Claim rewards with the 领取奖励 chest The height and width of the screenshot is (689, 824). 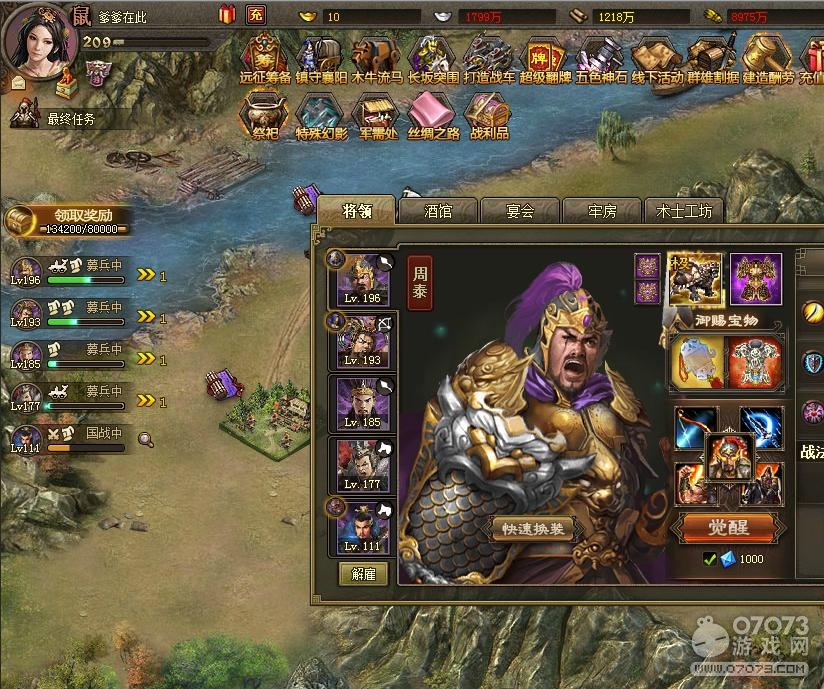point(68,221)
